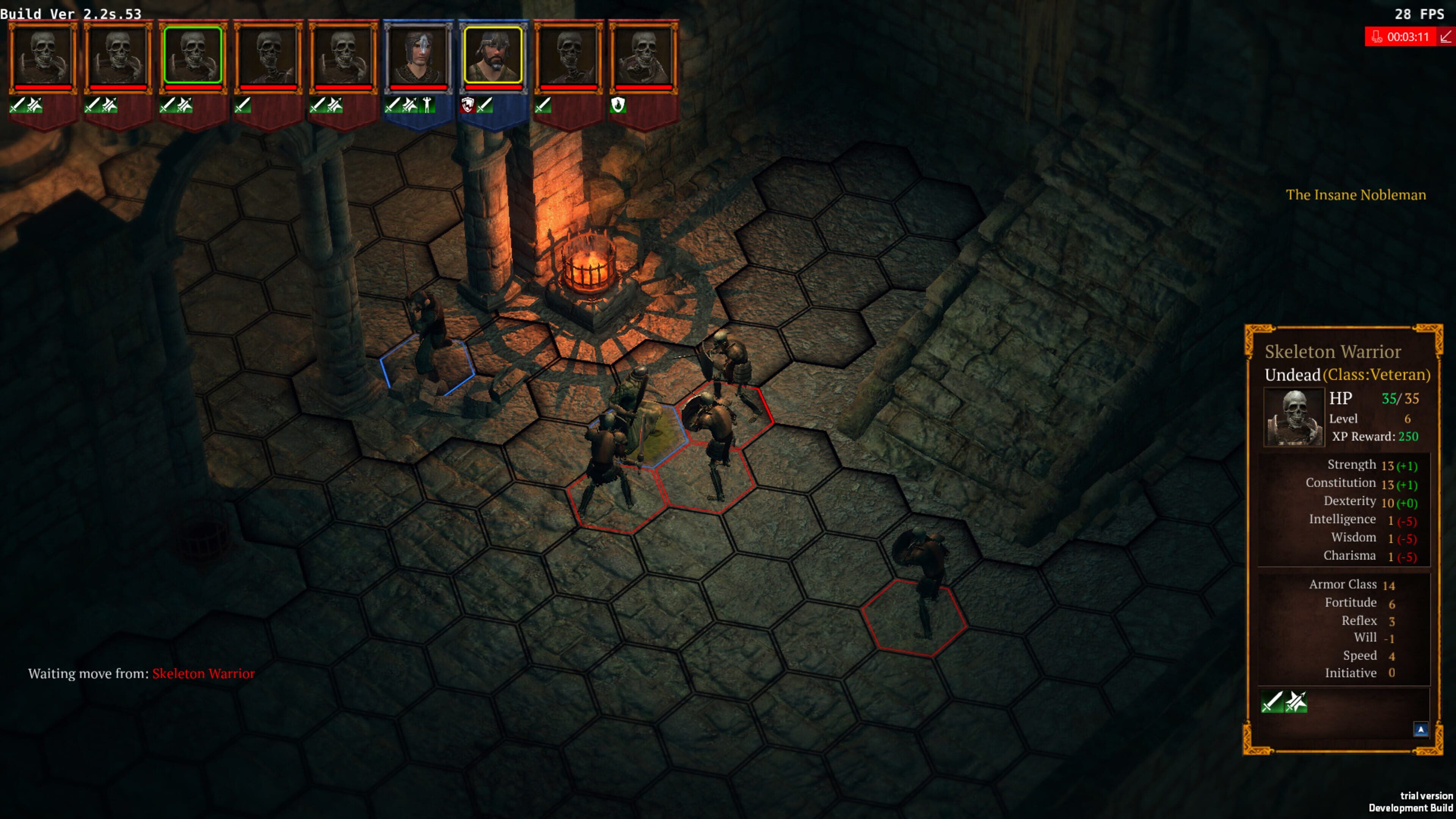Screen dimensions: 1456x819
Task: Collapse the Skeleton Warrior panel with blue arrow
Action: (x=1420, y=729)
